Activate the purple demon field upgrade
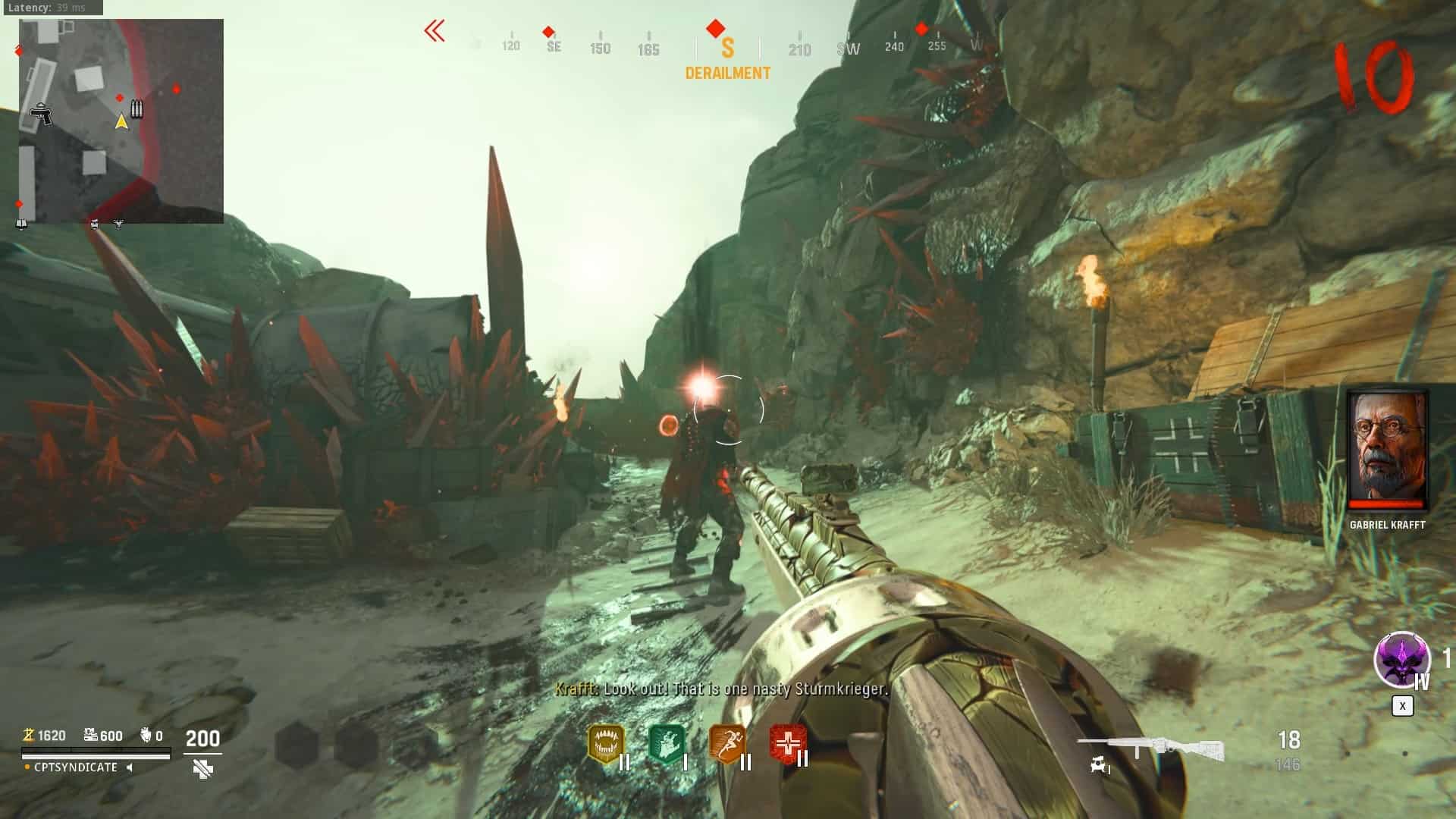This screenshot has width=1456, height=819. click(1401, 660)
